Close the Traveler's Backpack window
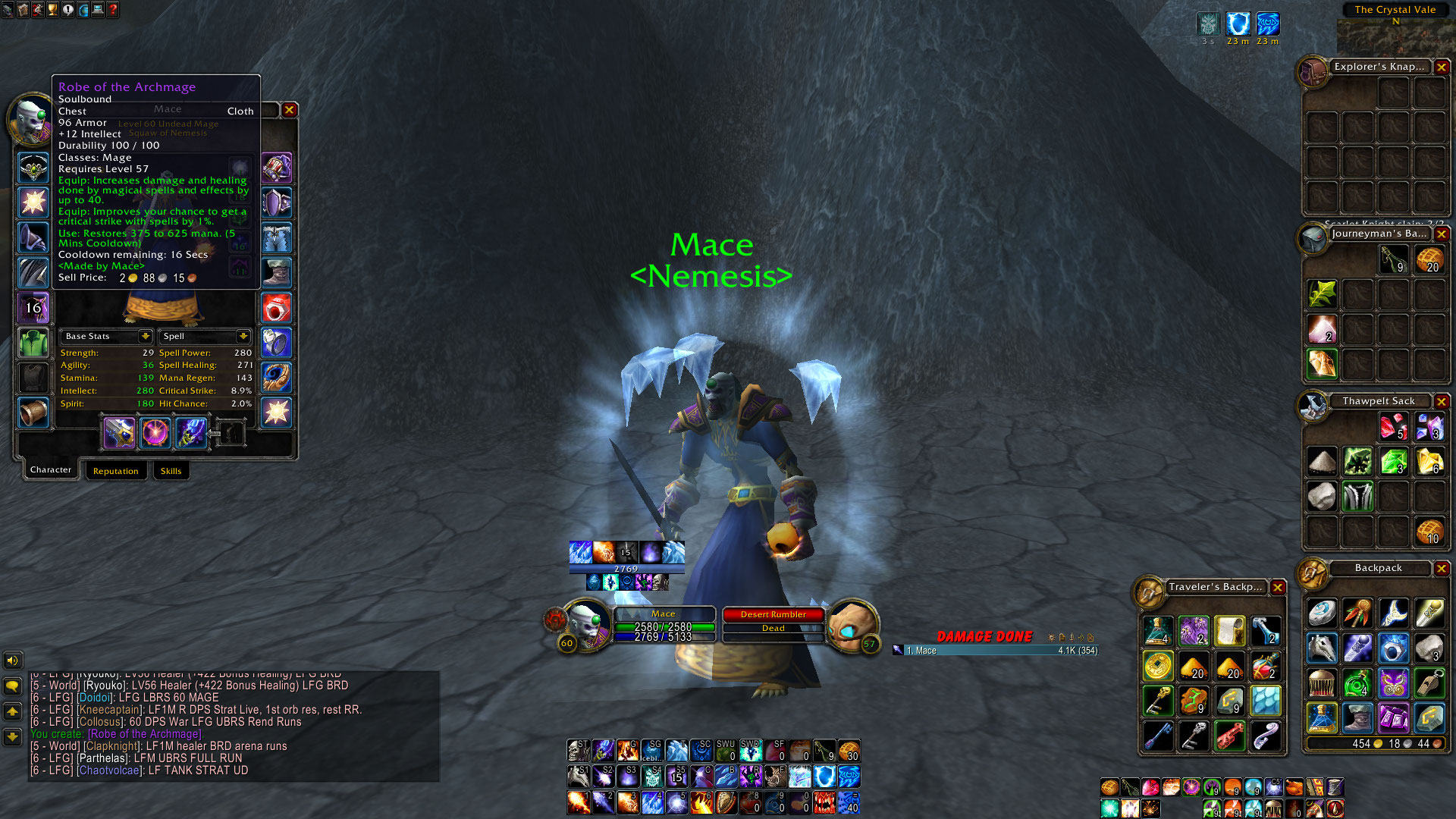The height and width of the screenshot is (819, 1456). tap(1278, 587)
